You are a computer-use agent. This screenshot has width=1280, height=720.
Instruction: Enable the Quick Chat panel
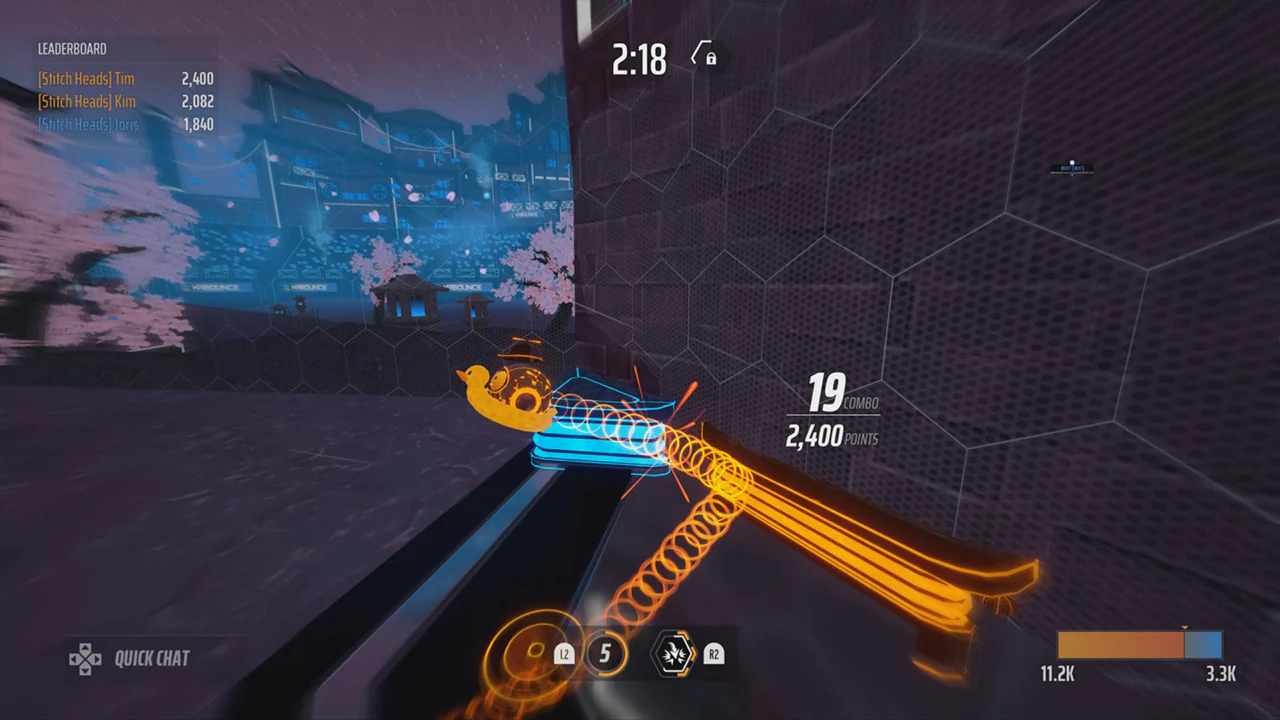coord(150,658)
